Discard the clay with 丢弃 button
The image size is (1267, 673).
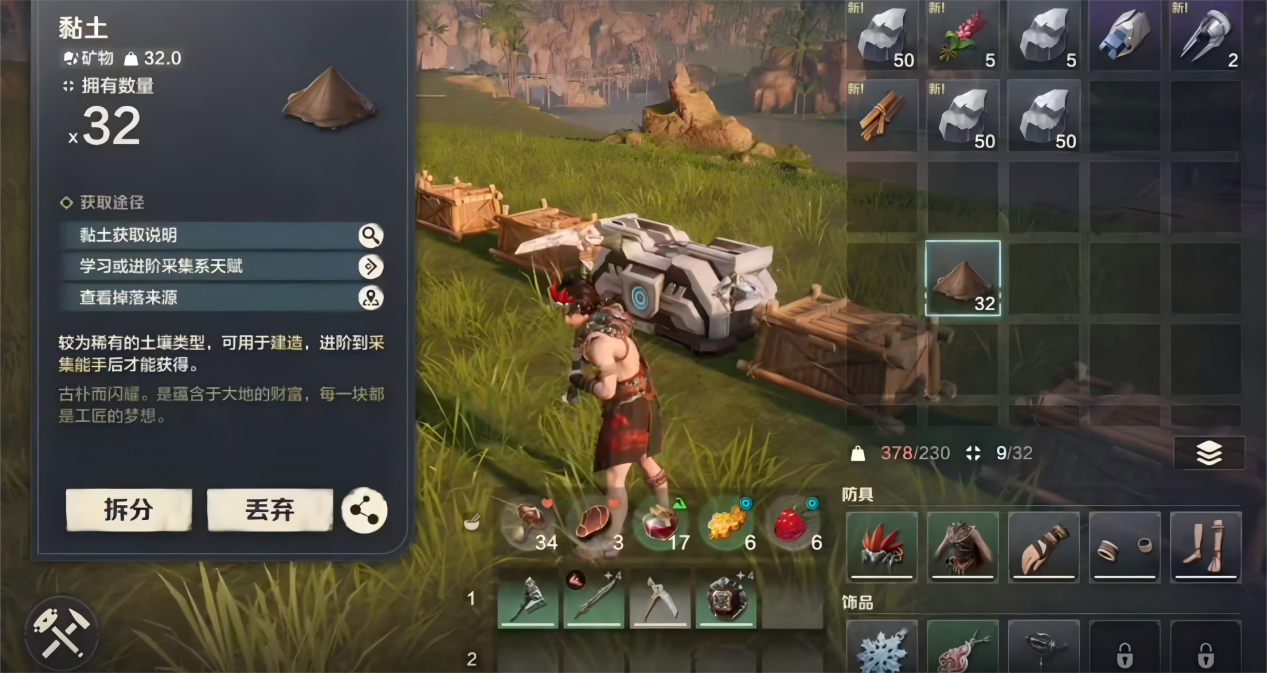coord(269,510)
